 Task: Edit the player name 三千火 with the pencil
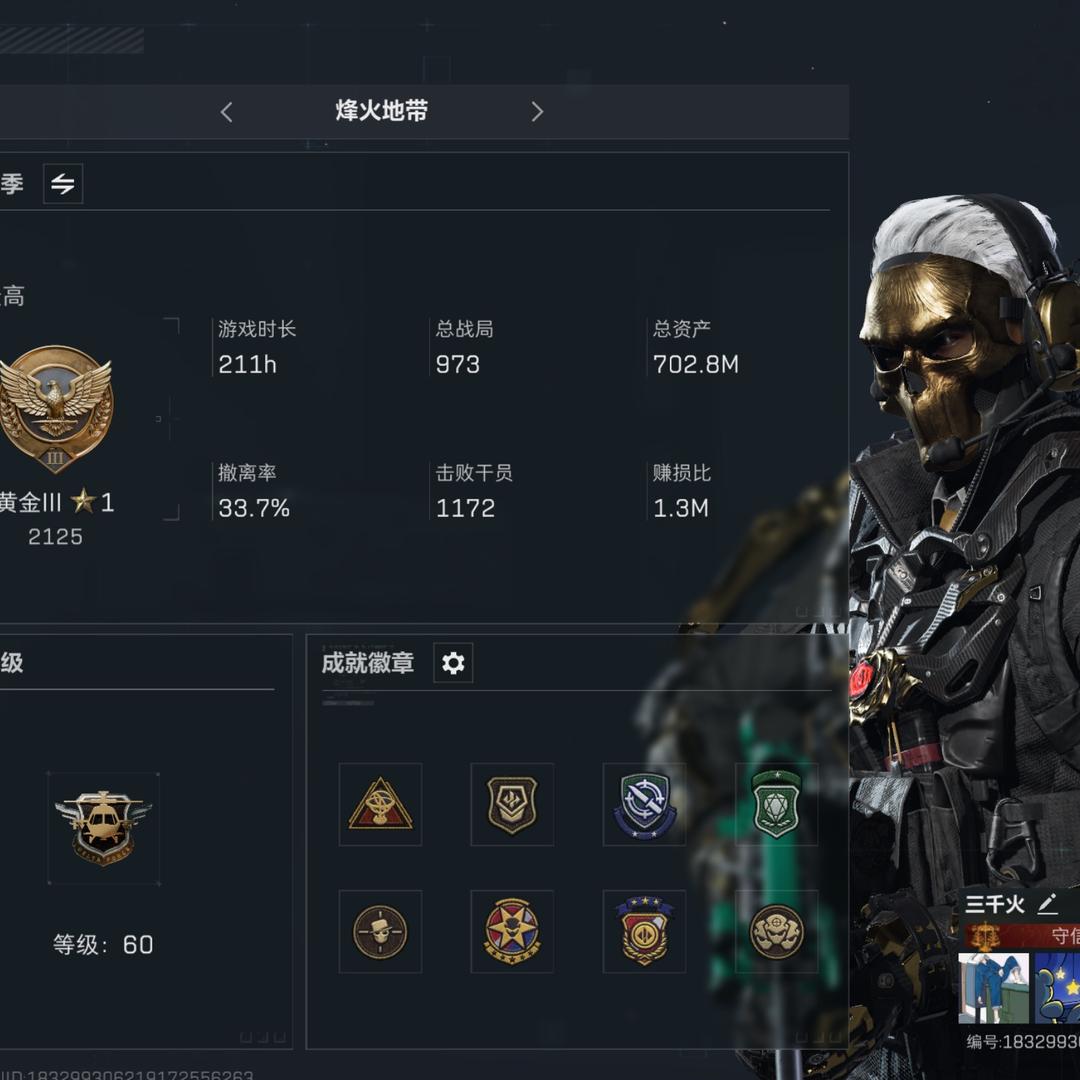(x=1047, y=905)
